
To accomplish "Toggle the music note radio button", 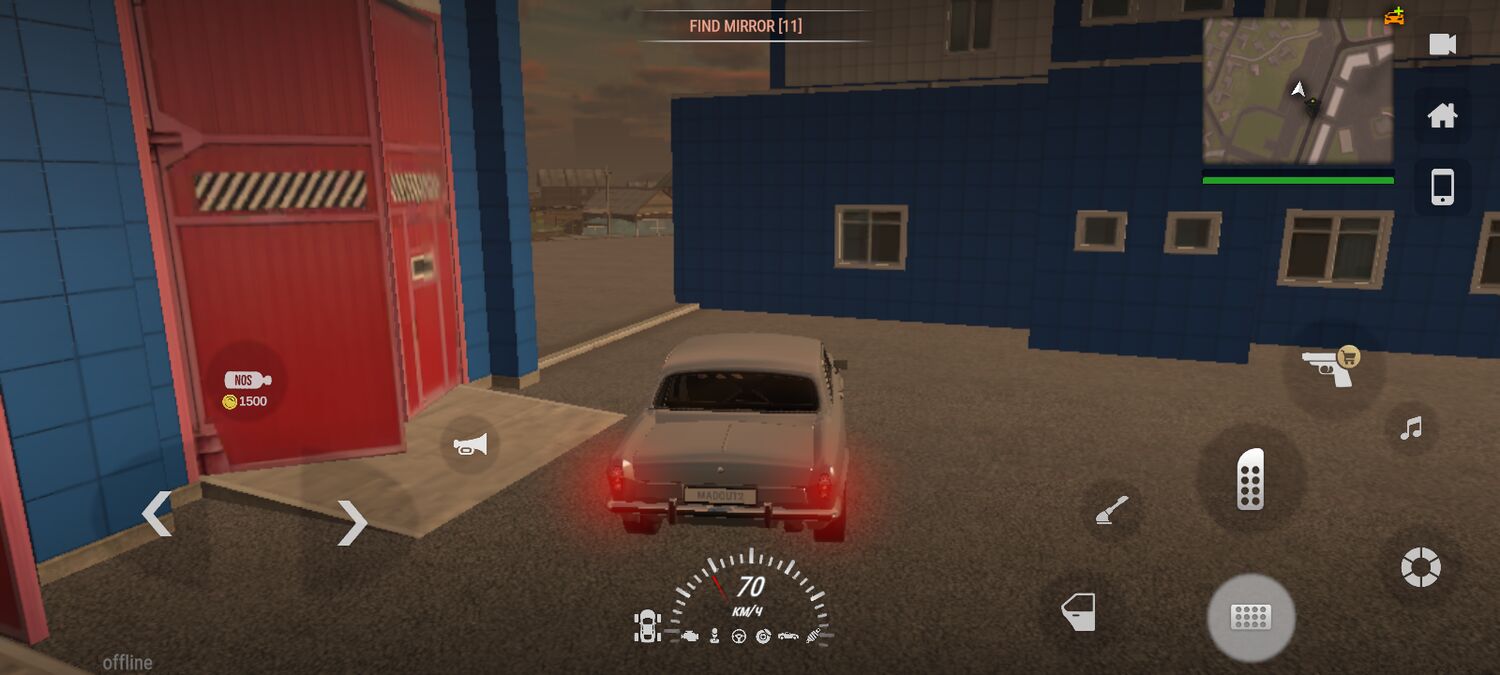I will (1411, 429).
